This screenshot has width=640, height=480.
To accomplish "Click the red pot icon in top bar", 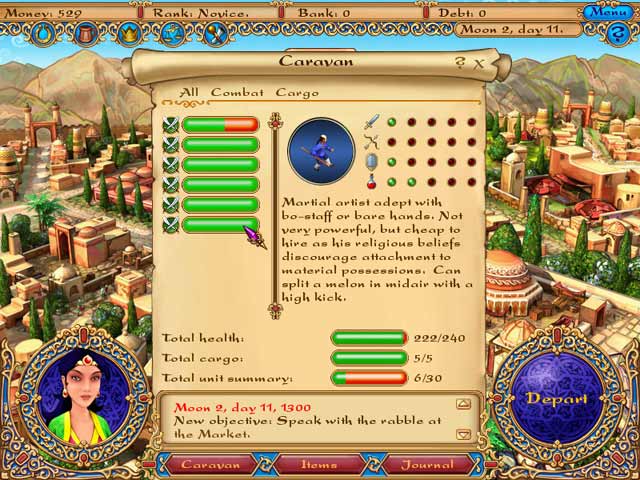I will point(87,34).
